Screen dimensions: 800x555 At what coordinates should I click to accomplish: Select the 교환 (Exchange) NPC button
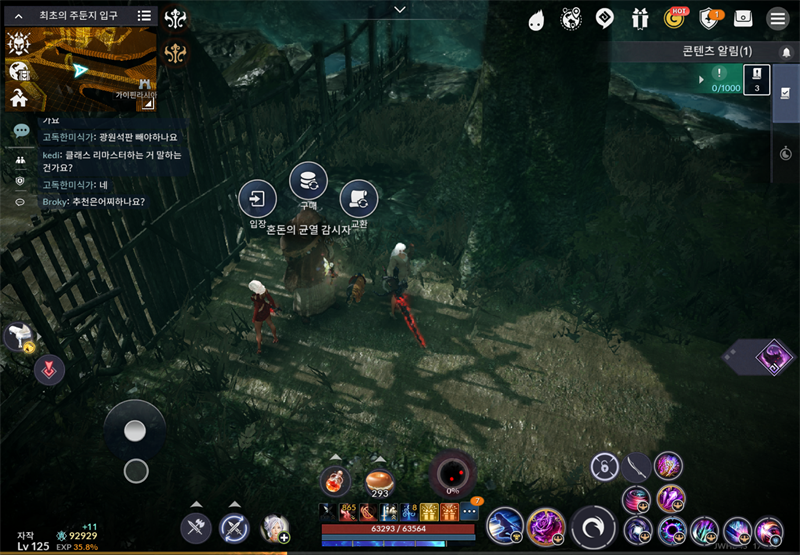click(x=358, y=198)
